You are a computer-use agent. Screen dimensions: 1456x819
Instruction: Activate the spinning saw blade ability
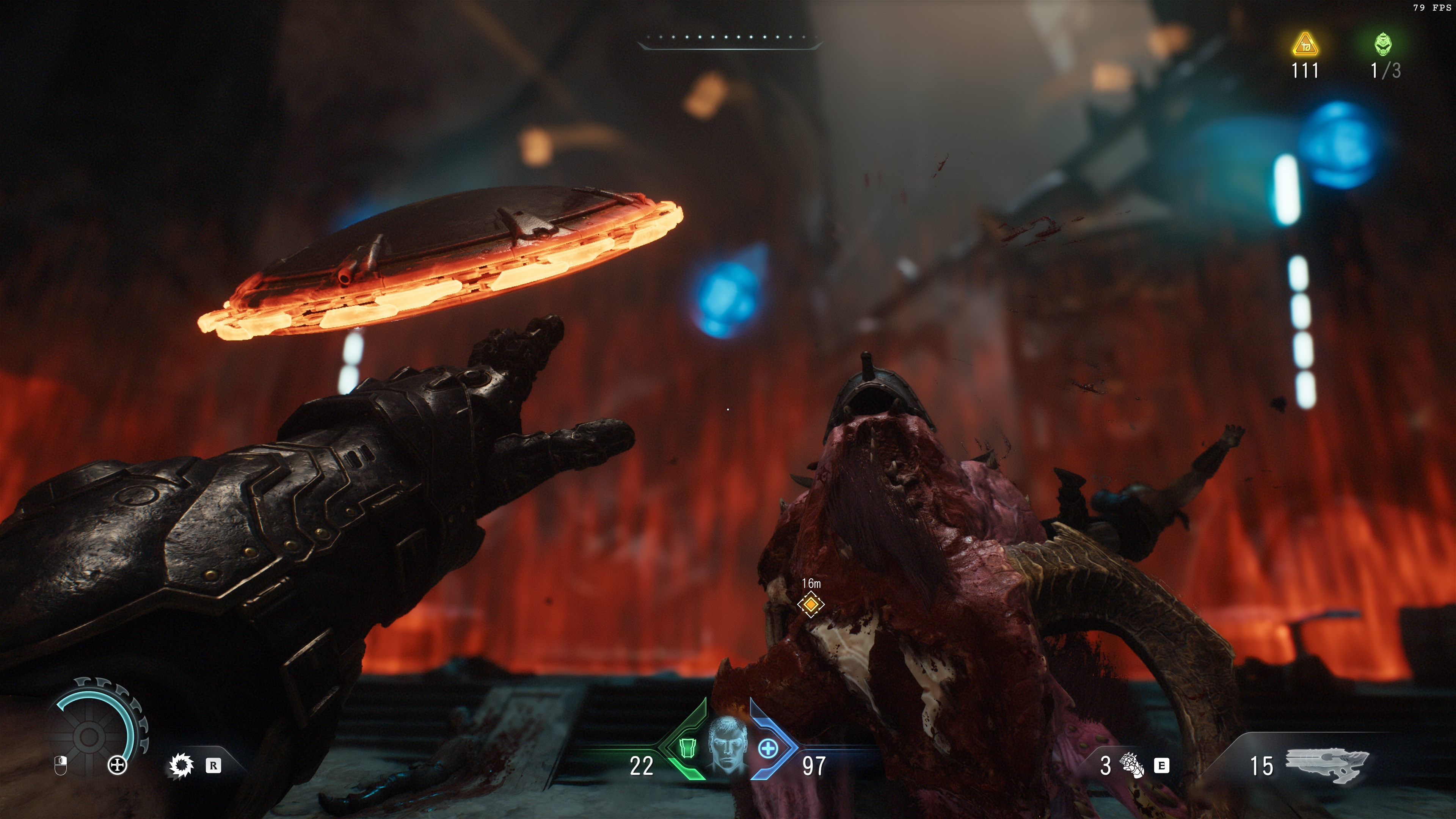181,766
